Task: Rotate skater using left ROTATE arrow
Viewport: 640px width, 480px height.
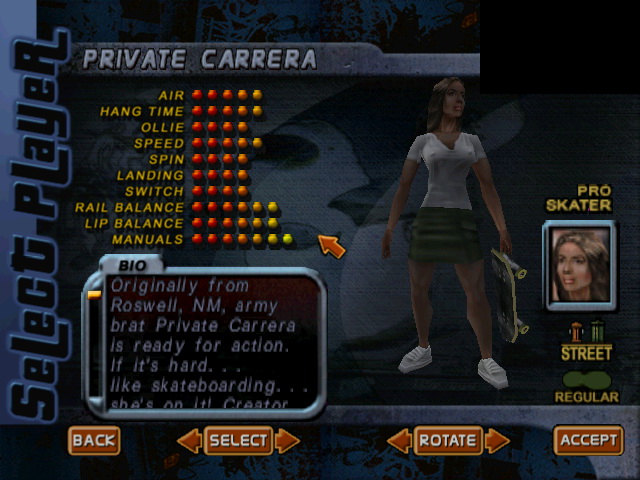Action: tap(399, 440)
